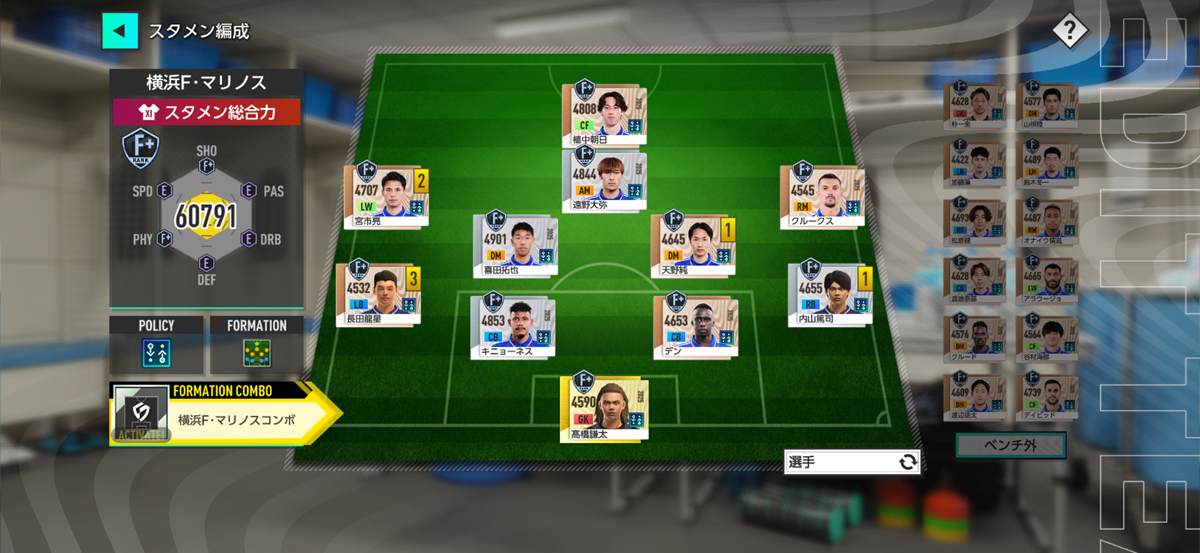Viewport: 1200px width, 553px height.
Task: Select defensive midfielder 天野純 card
Action: tap(691, 244)
